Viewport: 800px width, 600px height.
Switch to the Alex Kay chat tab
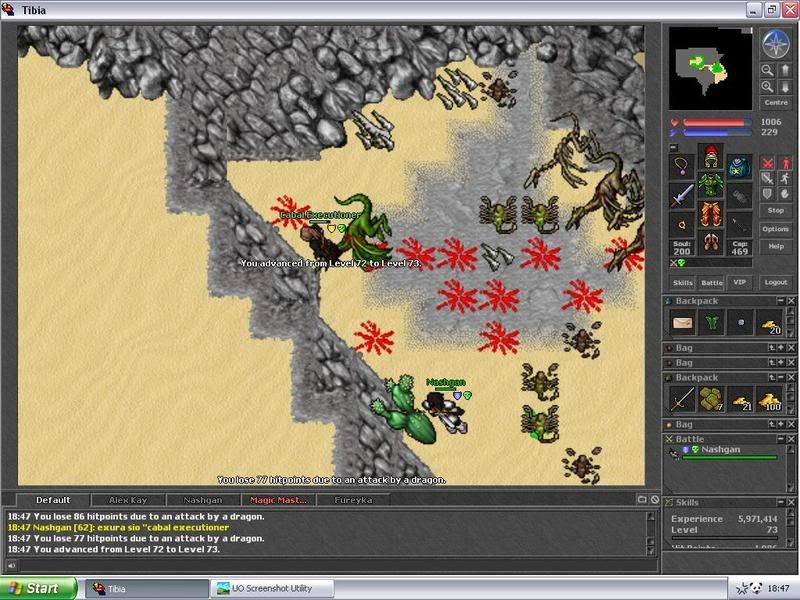coord(127,500)
